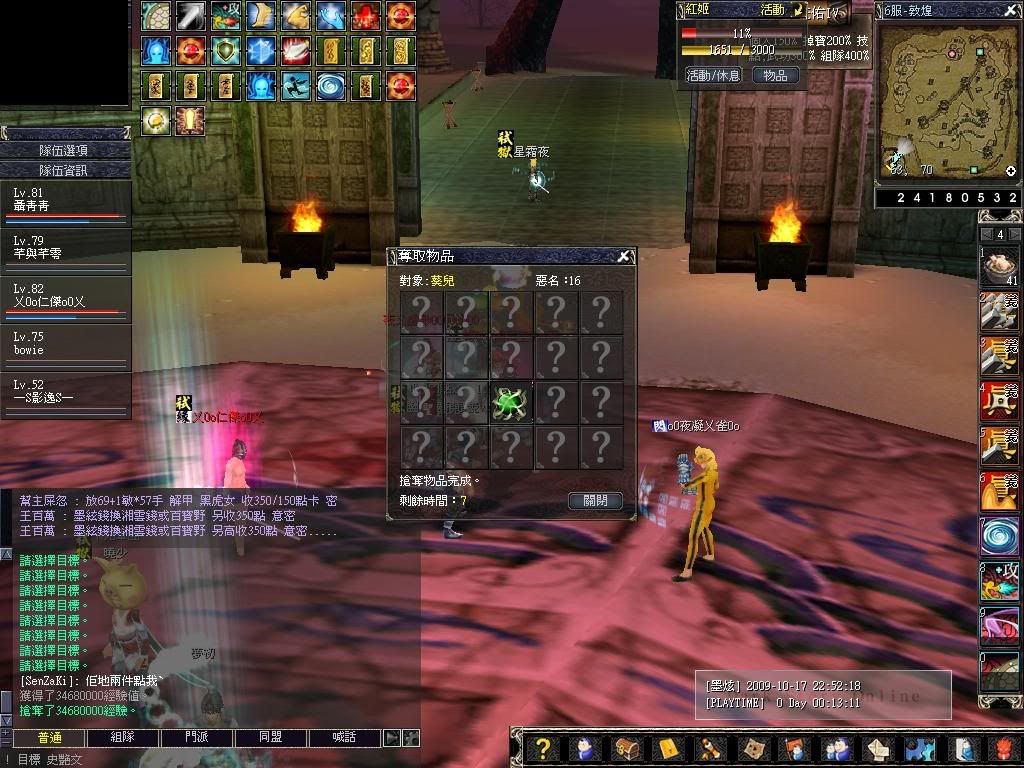
Task: Use the swirling vortex skill in the right hotbar
Action: 999,535
